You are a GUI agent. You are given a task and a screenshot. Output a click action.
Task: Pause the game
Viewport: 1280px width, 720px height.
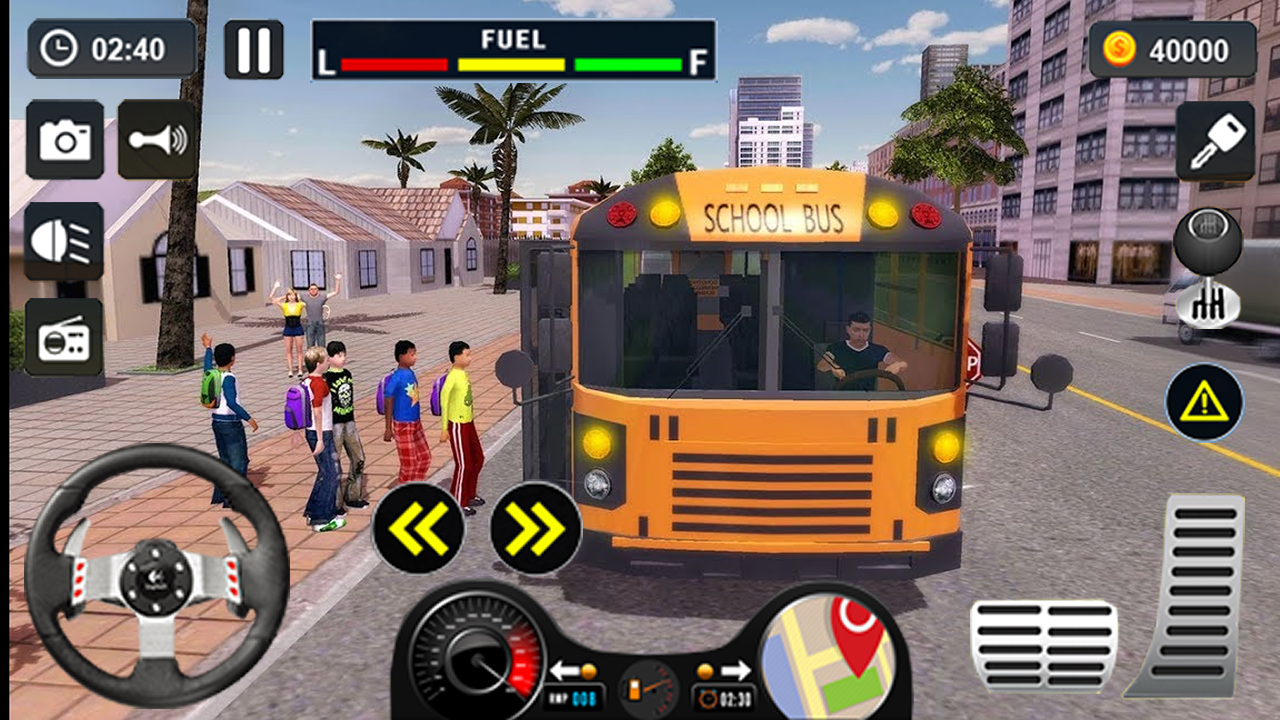pyautogui.click(x=253, y=49)
